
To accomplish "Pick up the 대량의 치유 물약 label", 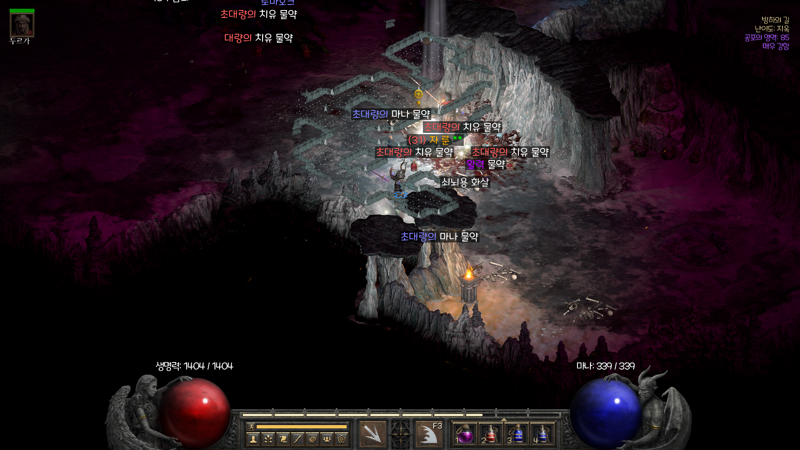I will [x=258, y=38].
